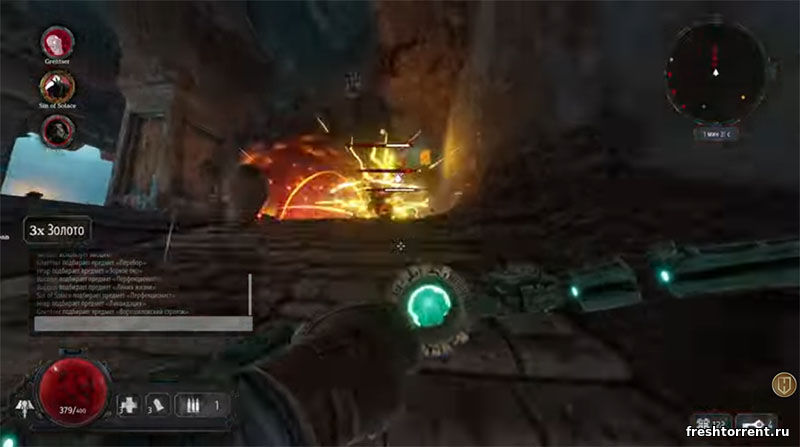Viewport: 800px width, 447px height.
Task: Use the medical cross healing item
Action: [x=128, y=405]
